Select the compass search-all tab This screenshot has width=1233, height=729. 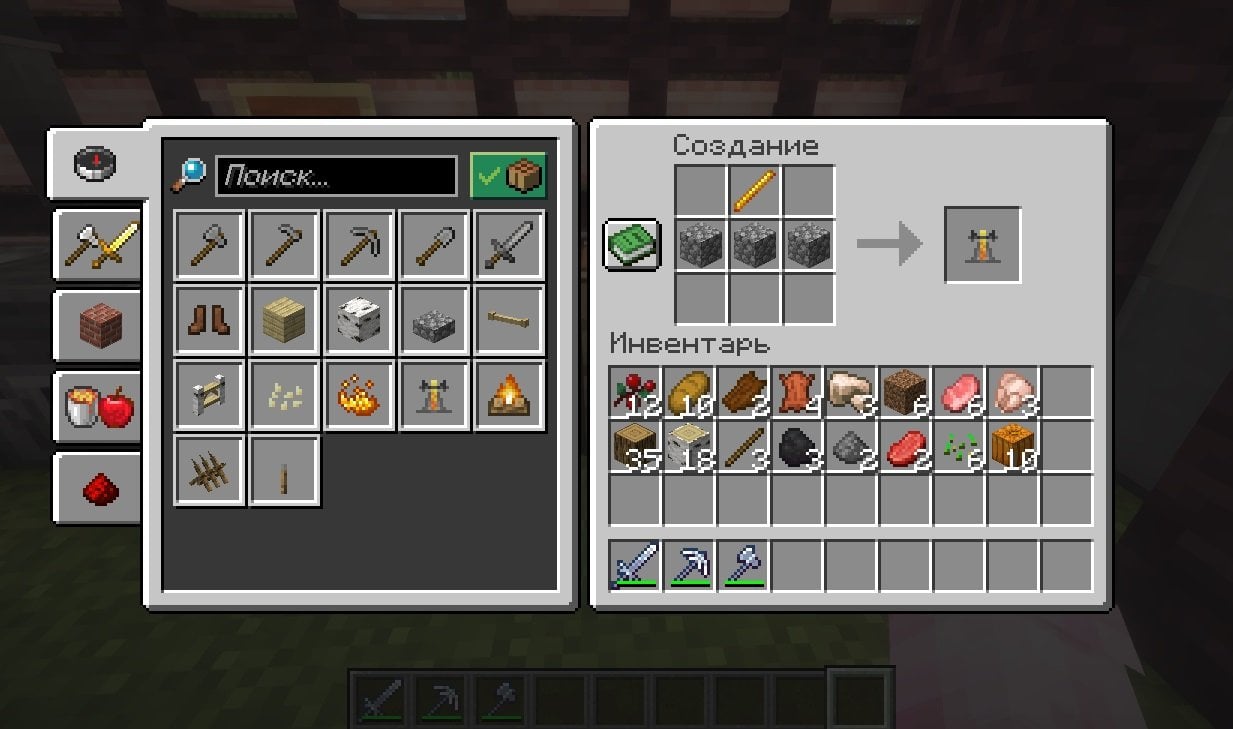pos(96,163)
